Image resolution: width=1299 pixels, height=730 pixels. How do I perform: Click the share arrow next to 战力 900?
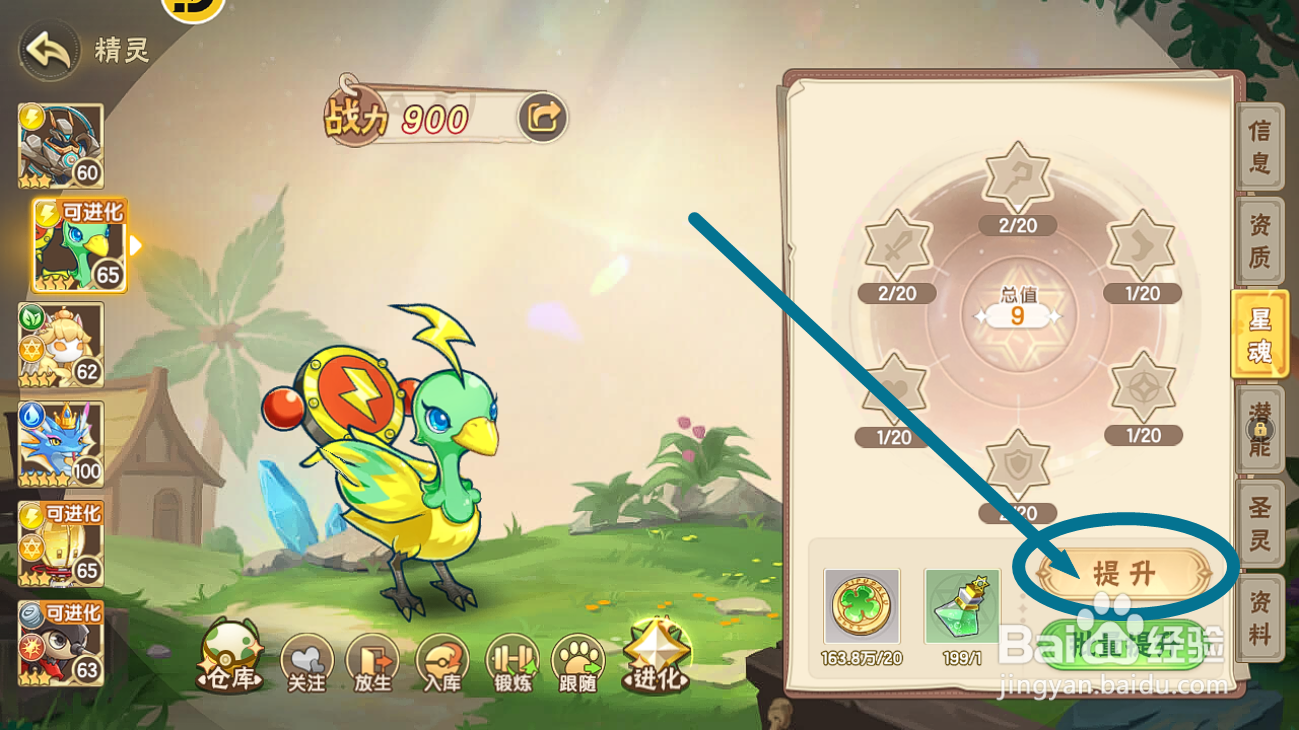[x=544, y=116]
